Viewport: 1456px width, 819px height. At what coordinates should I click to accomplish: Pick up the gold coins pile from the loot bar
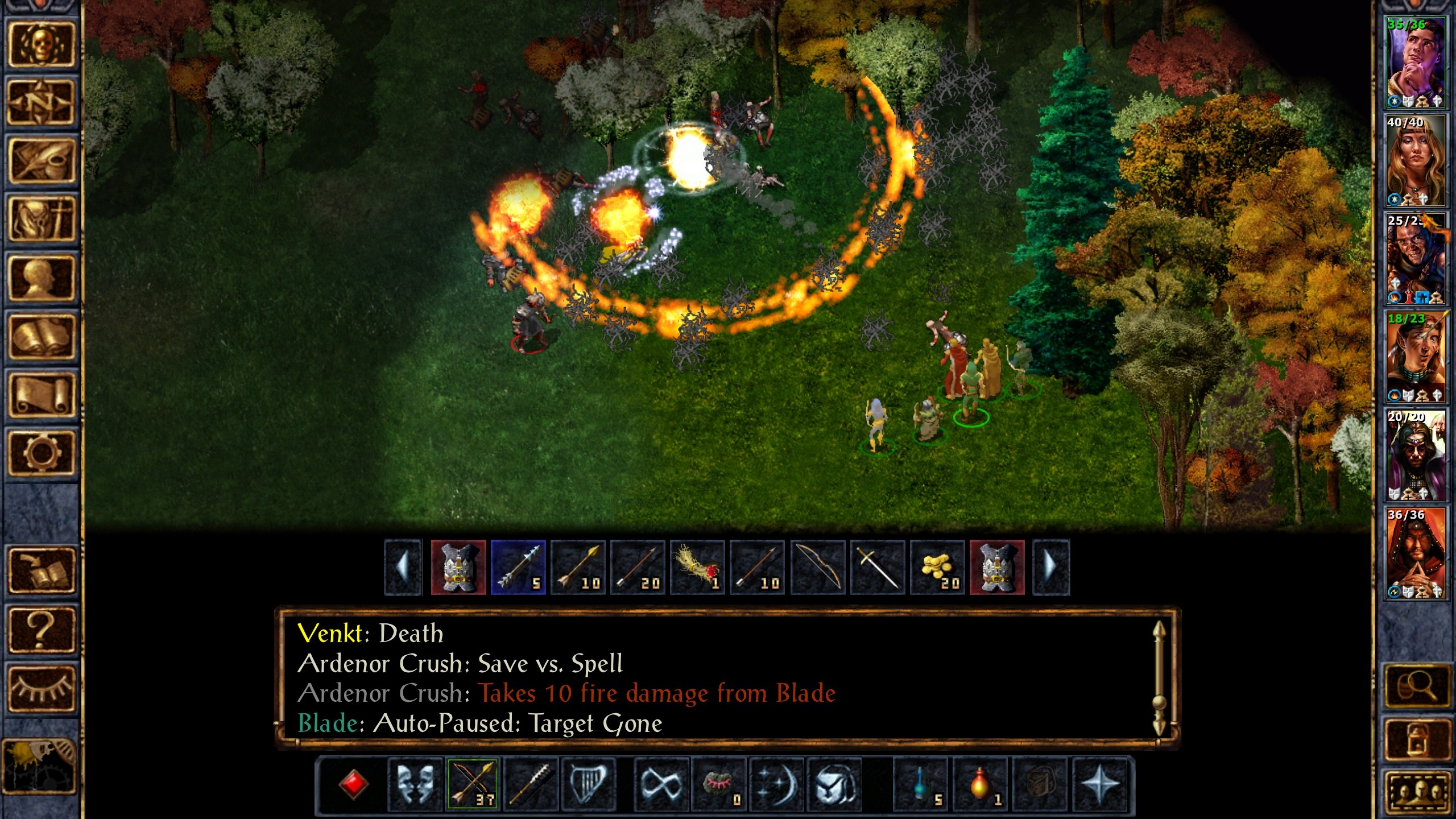pyautogui.click(x=937, y=568)
